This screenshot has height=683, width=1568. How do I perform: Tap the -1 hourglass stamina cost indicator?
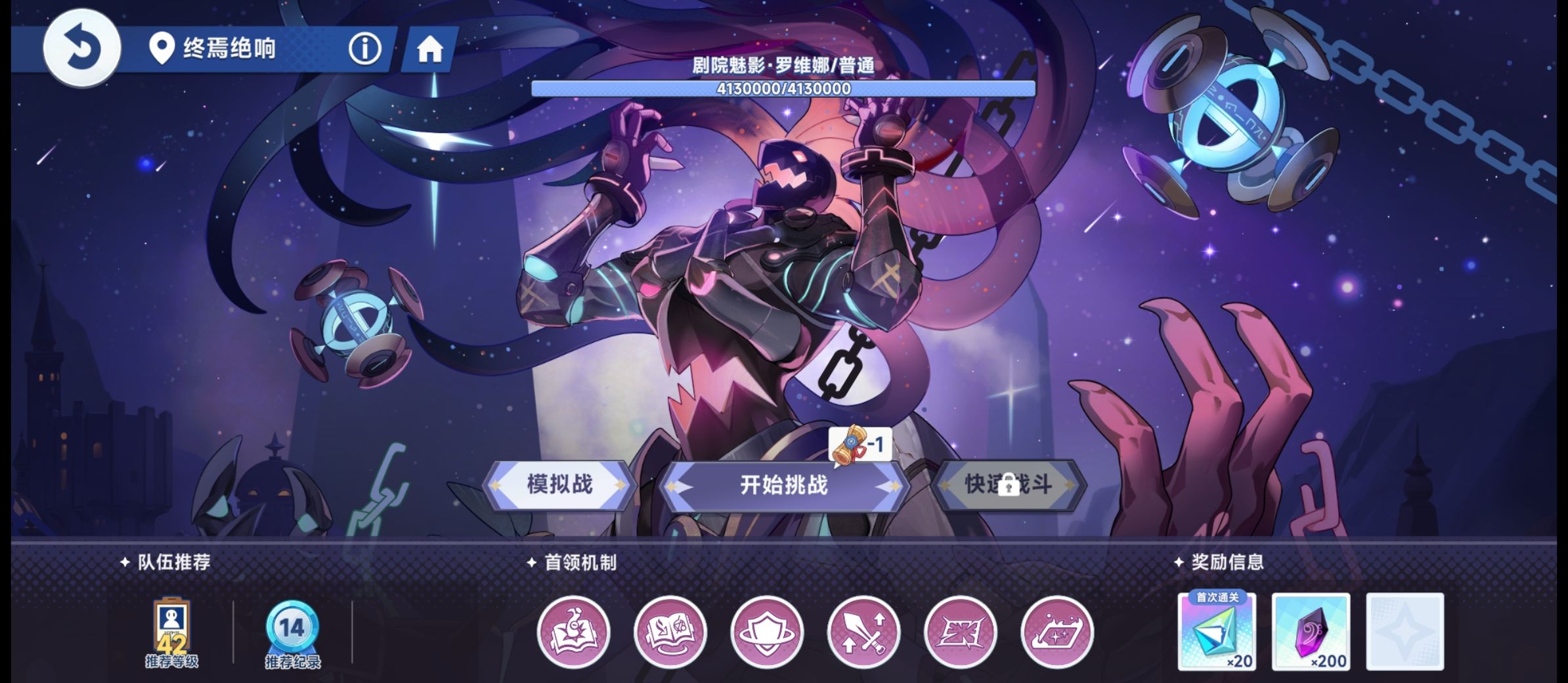pos(859,444)
